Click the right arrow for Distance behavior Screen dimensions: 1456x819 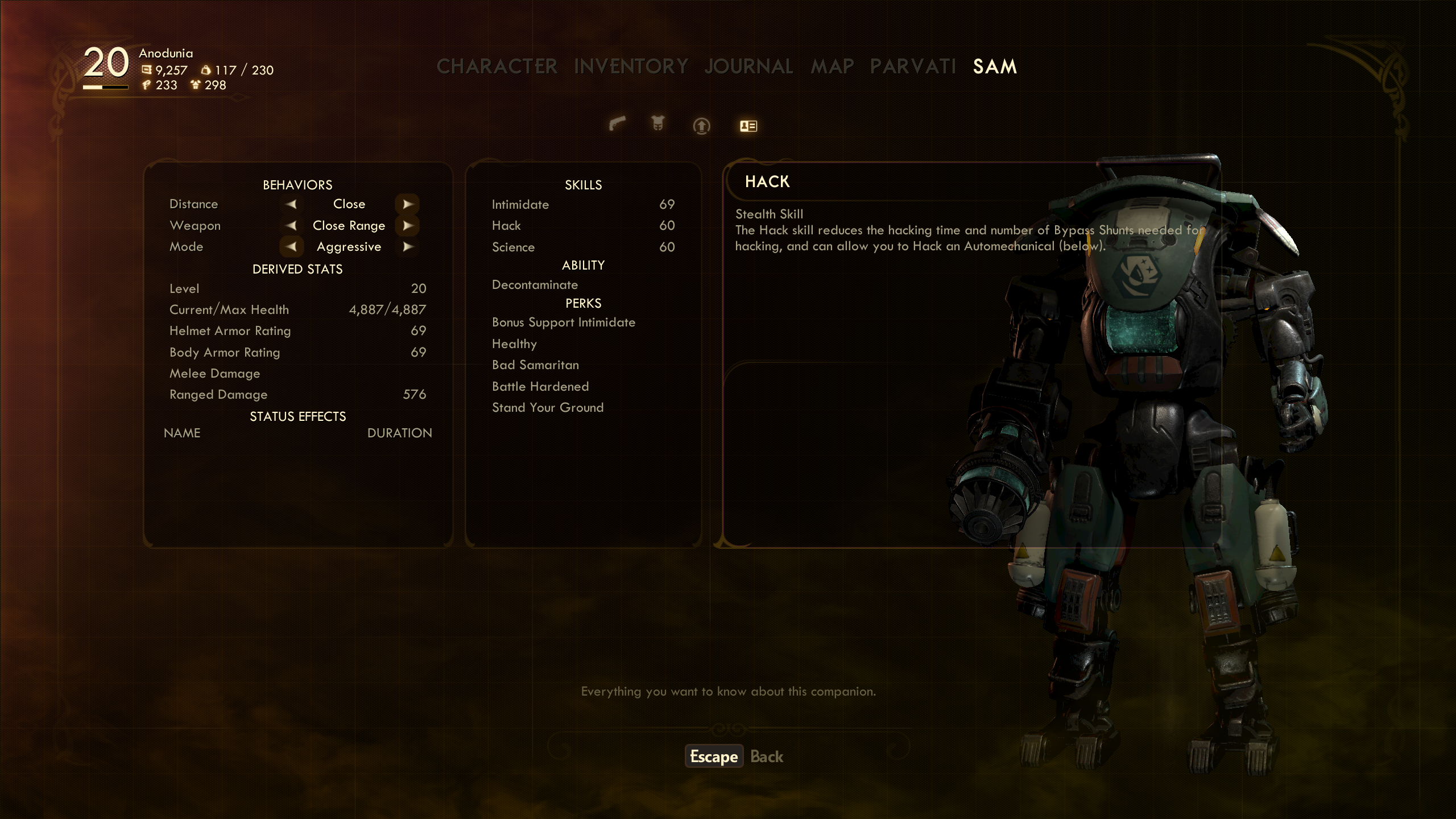pos(407,204)
